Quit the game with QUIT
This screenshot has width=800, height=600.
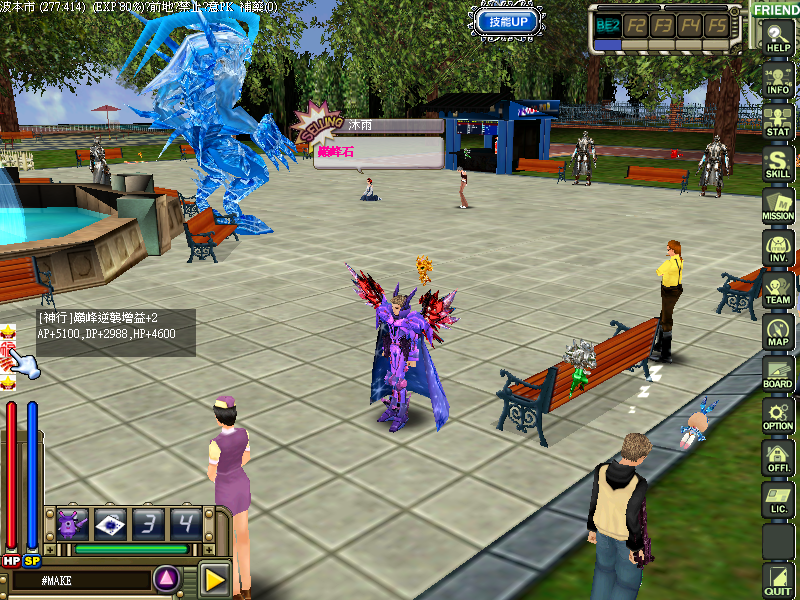tap(778, 581)
